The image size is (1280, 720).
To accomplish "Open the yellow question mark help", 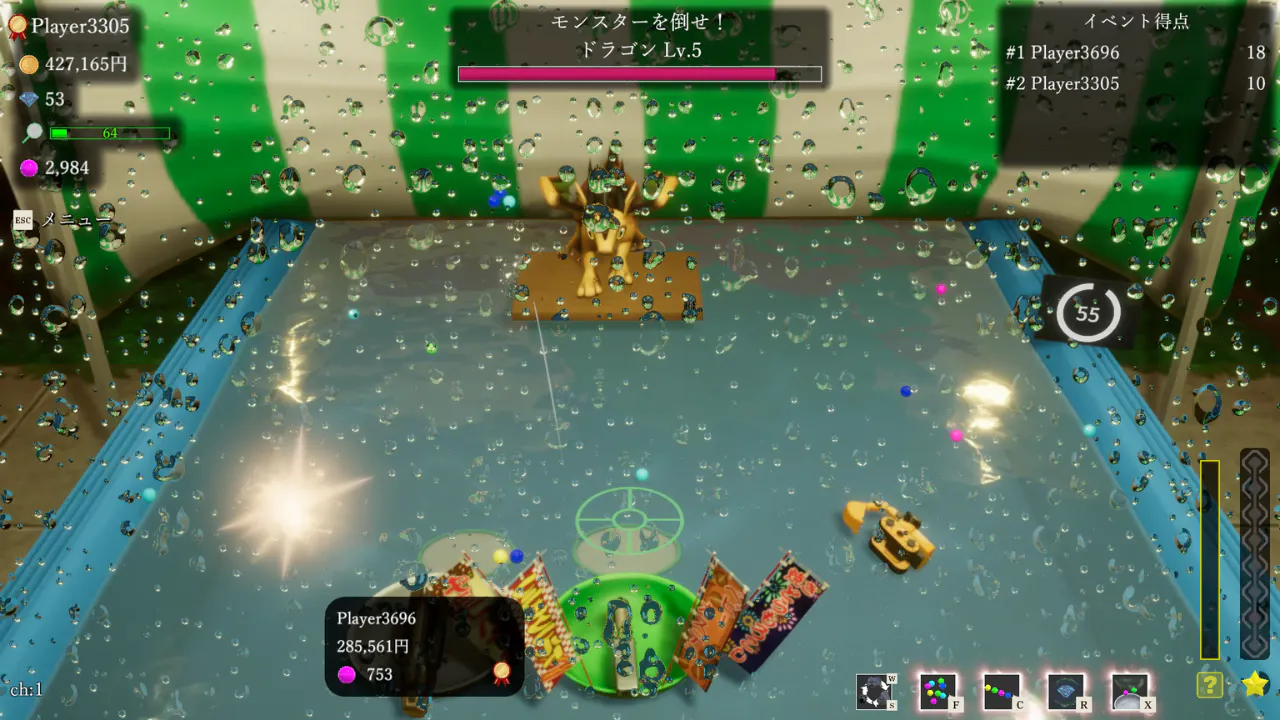I will (1210, 685).
